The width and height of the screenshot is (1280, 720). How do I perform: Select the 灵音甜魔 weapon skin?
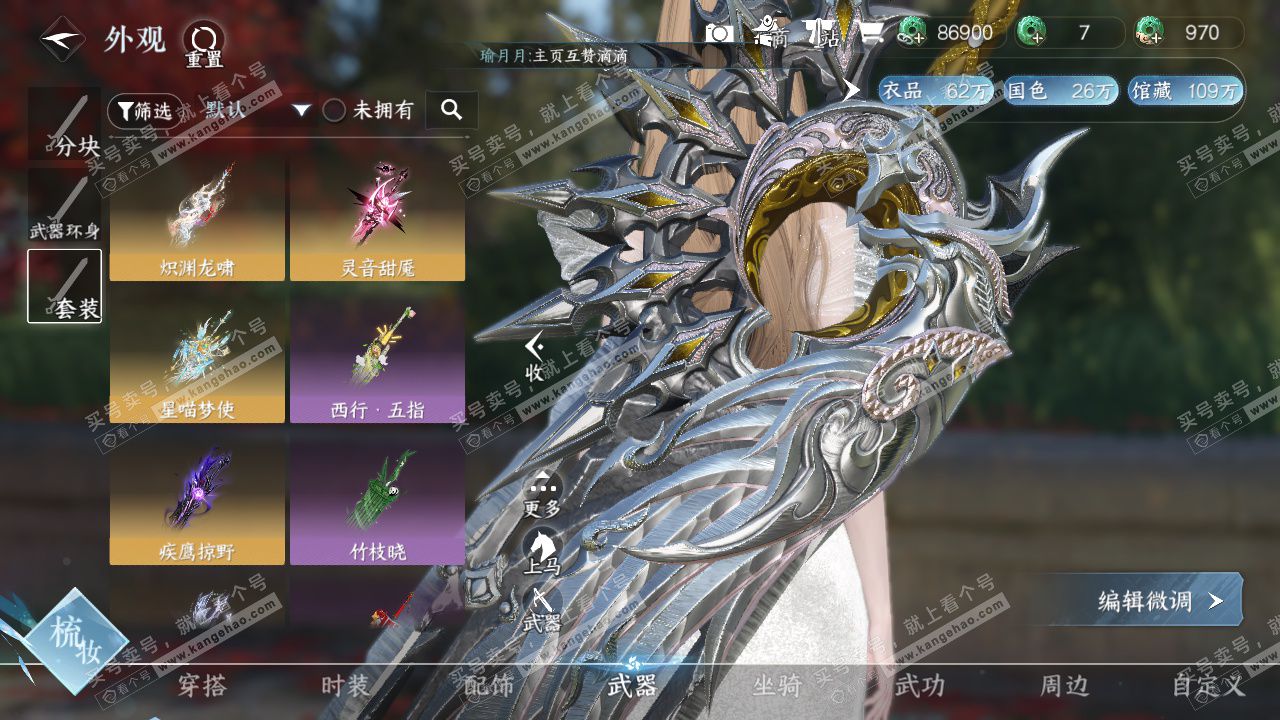[377, 222]
